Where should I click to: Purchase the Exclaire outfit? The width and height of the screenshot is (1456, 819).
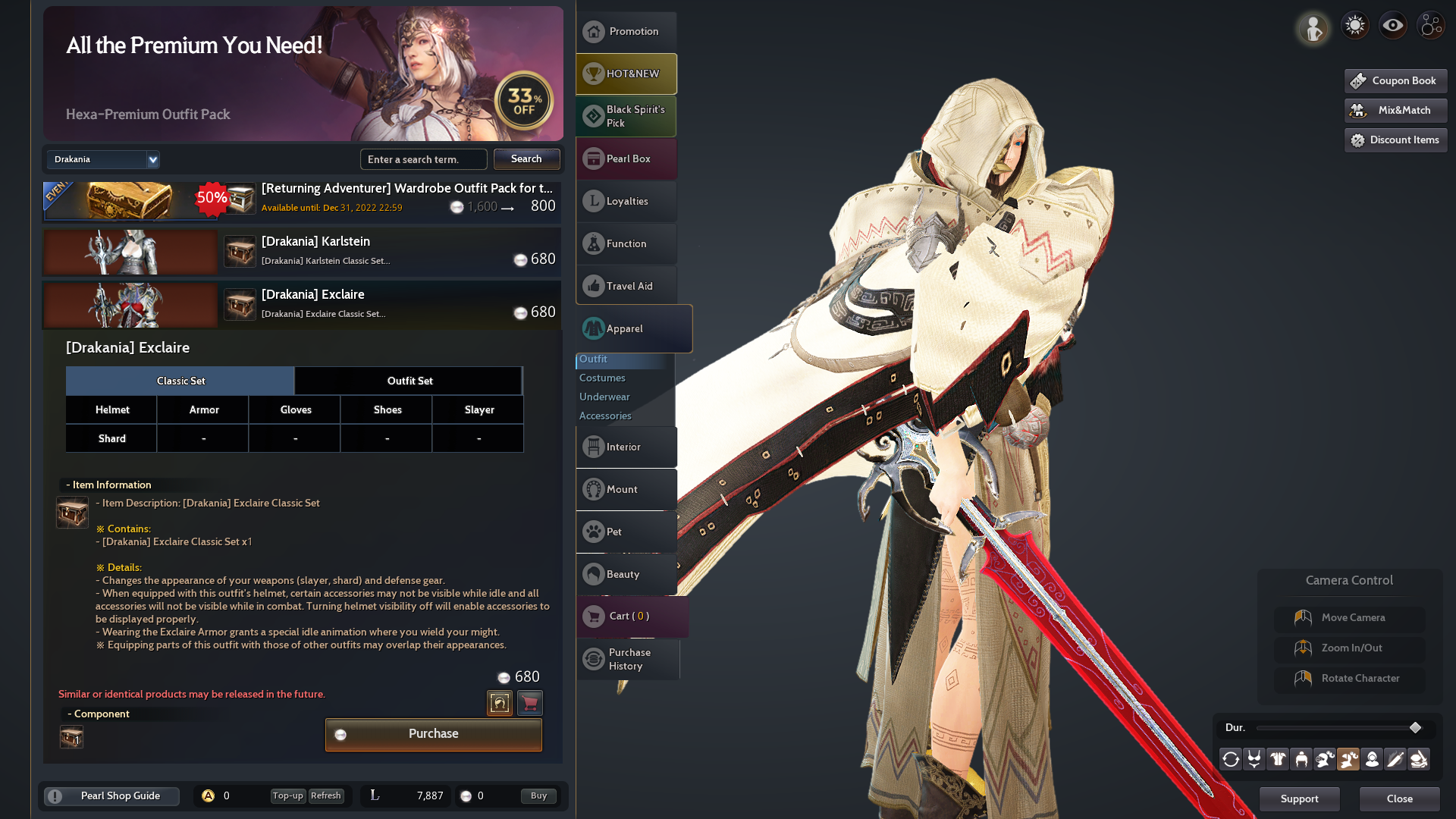[x=433, y=734]
